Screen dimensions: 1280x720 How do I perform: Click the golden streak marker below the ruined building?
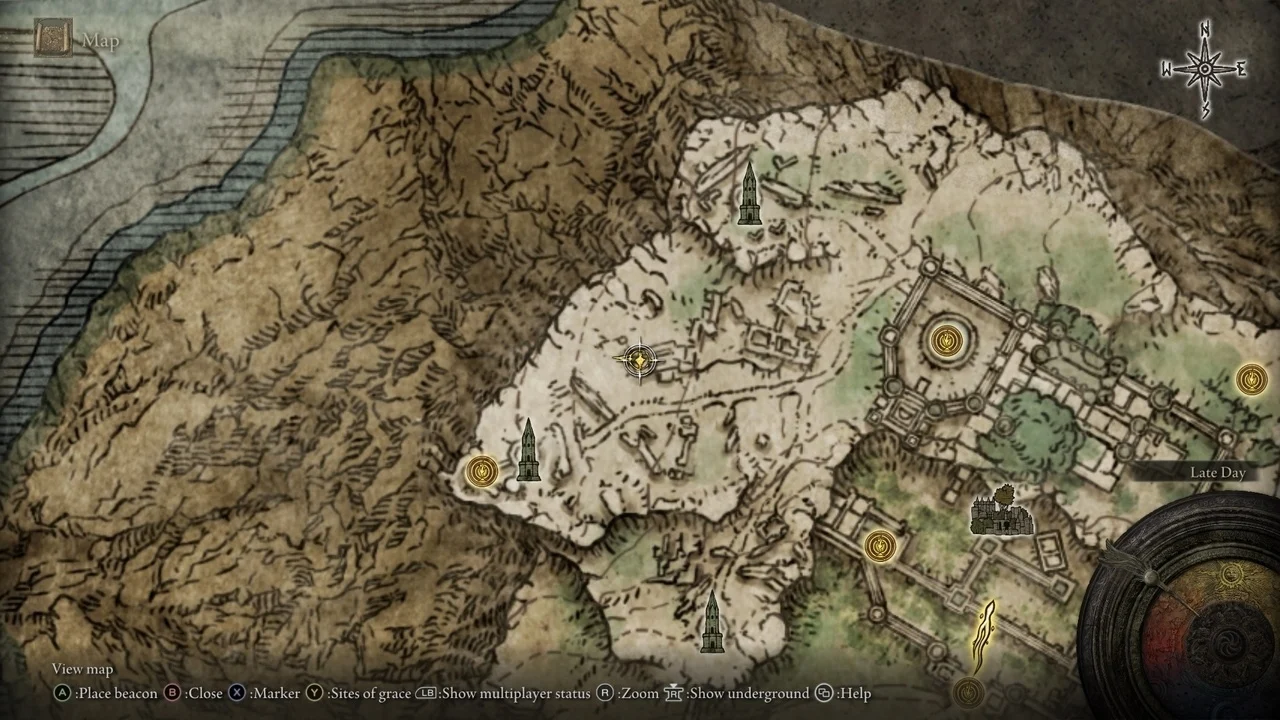coord(985,636)
